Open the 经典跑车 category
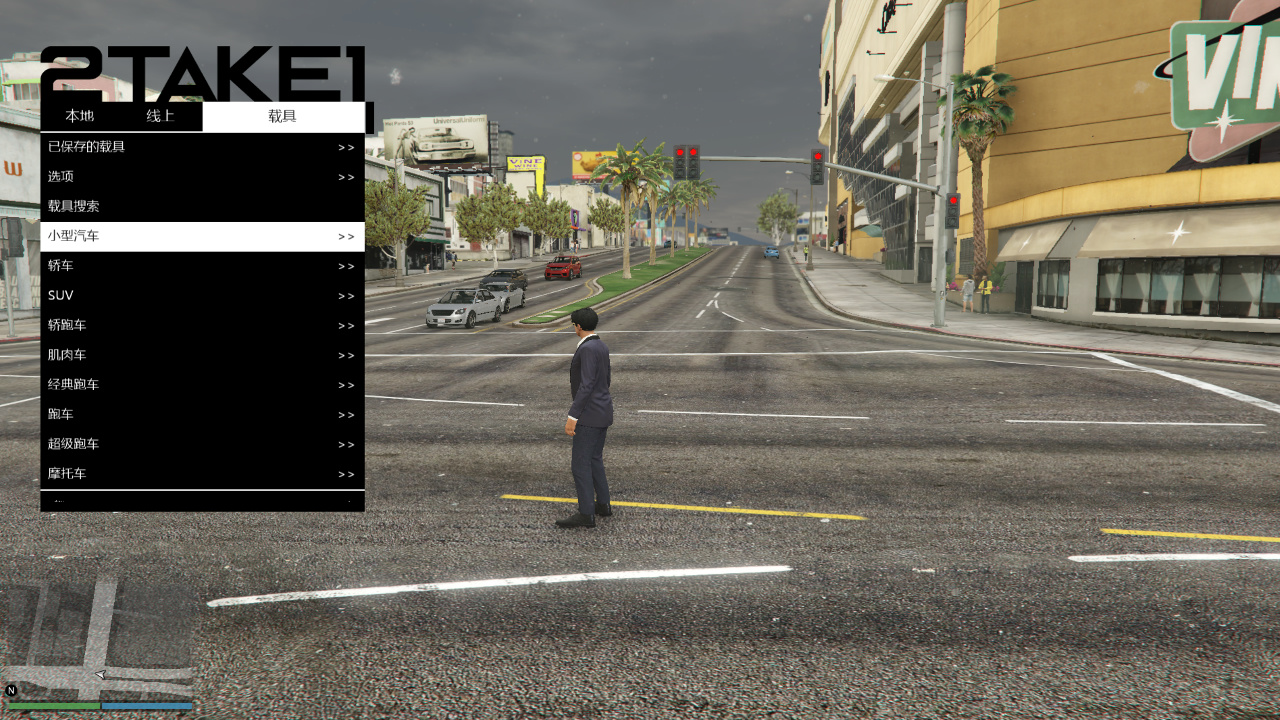 click(x=202, y=385)
